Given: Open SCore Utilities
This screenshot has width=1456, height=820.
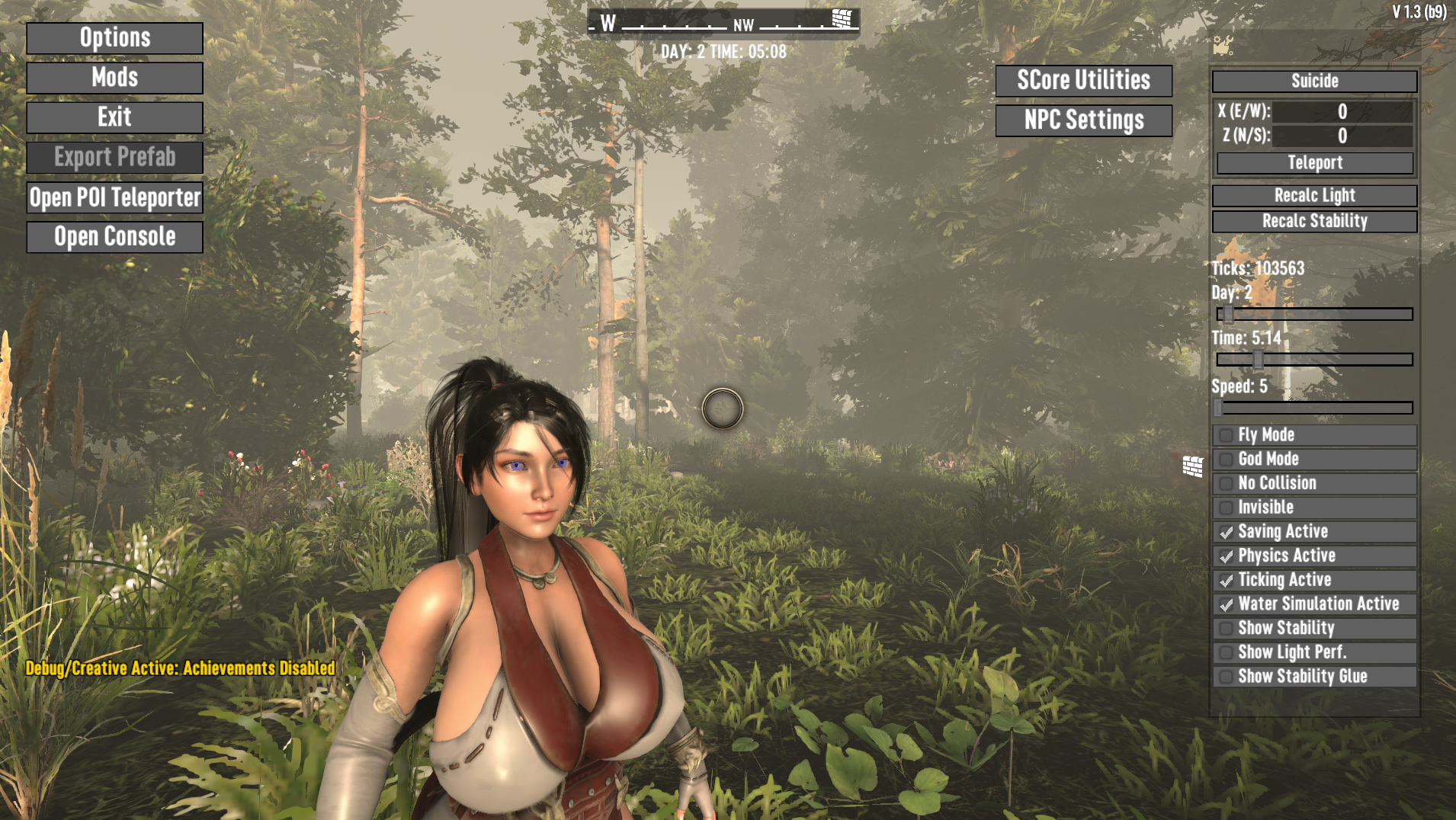Looking at the screenshot, I should 1083,81.
